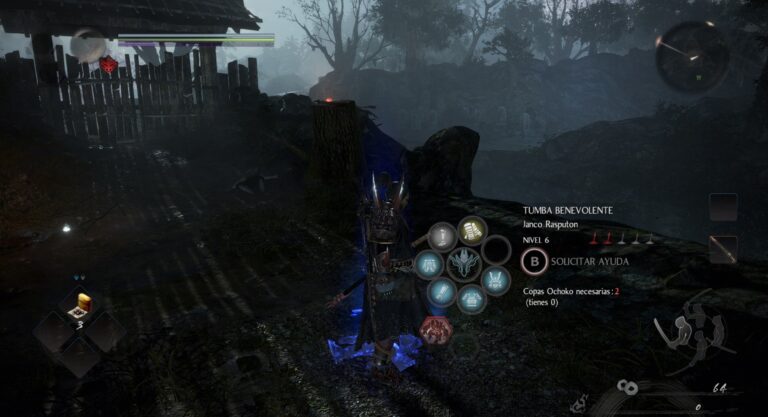The height and width of the screenshot is (417, 768).
Task: Select the red hexagonal guardian spirit icon
Action: point(434,328)
